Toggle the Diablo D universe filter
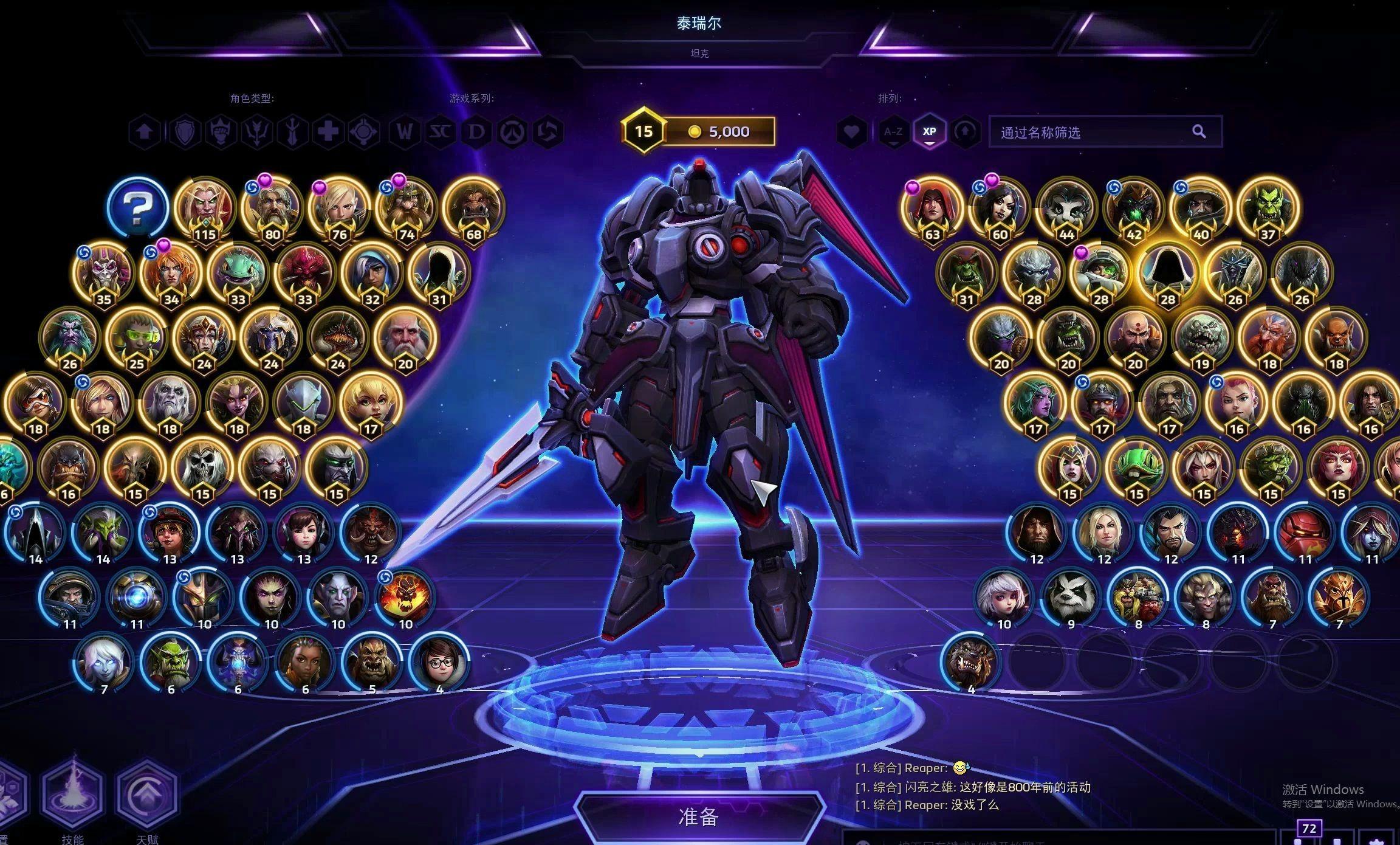 tap(476, 132)
